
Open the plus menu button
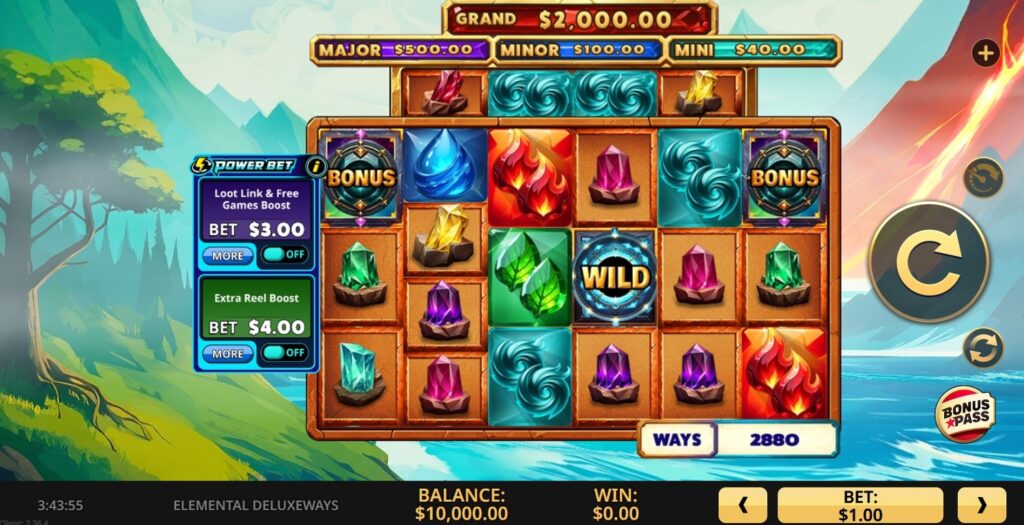click(x=985, y=53)
